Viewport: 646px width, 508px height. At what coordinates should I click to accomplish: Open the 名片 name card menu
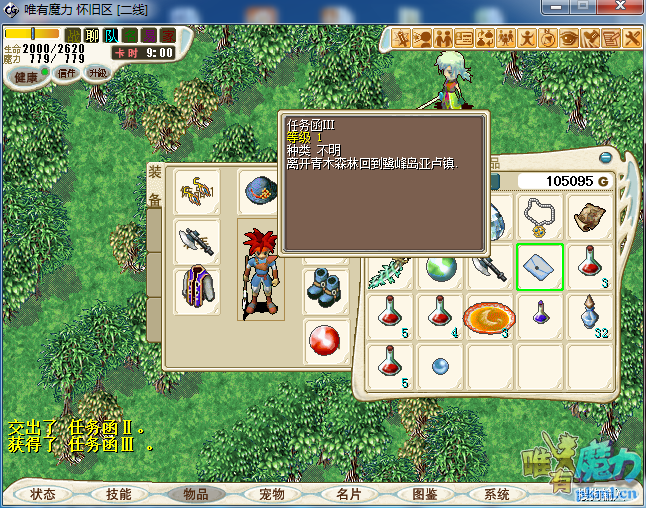(x=348, y=494)
